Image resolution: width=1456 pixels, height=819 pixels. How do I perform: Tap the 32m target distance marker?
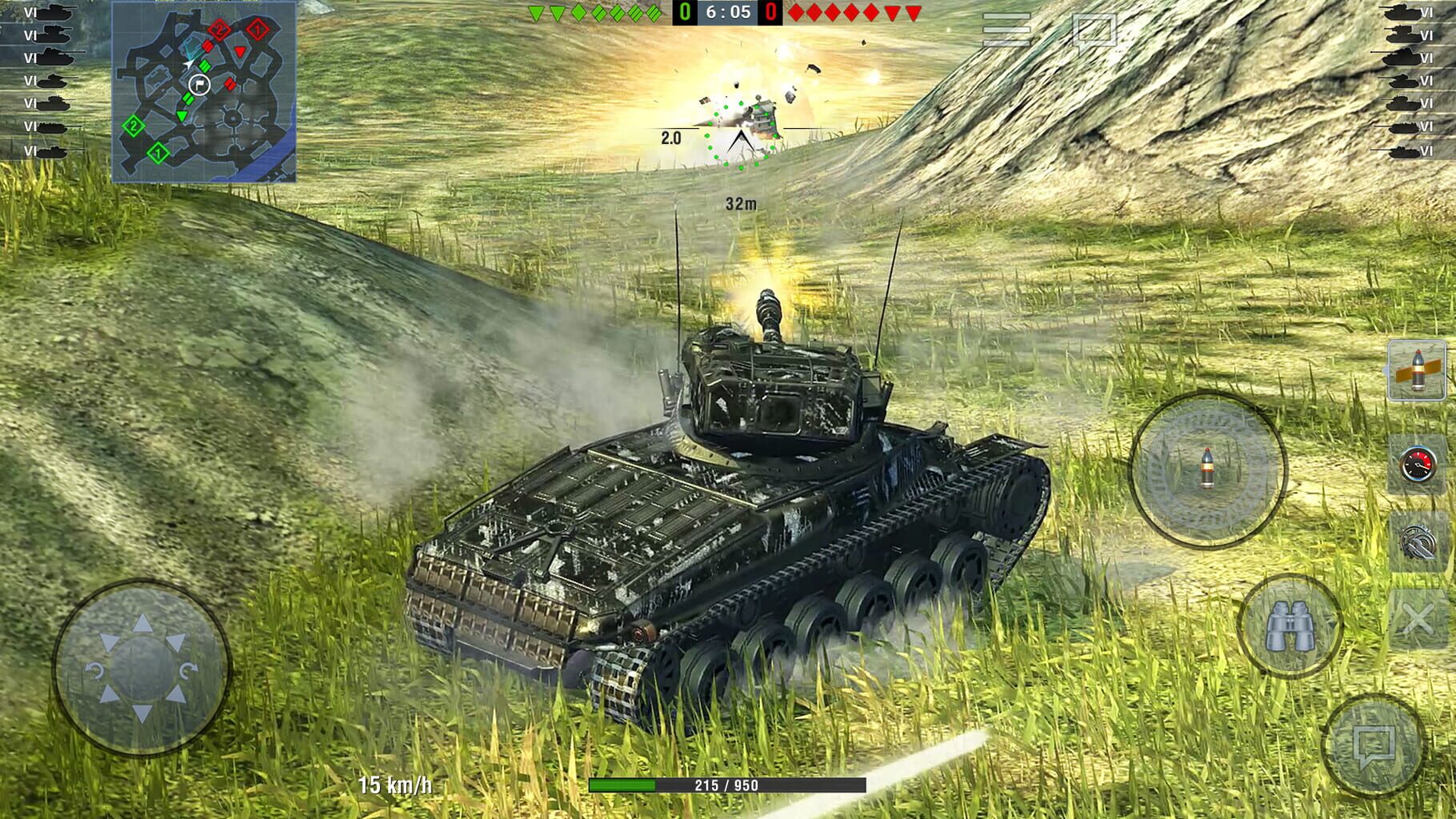742,202
